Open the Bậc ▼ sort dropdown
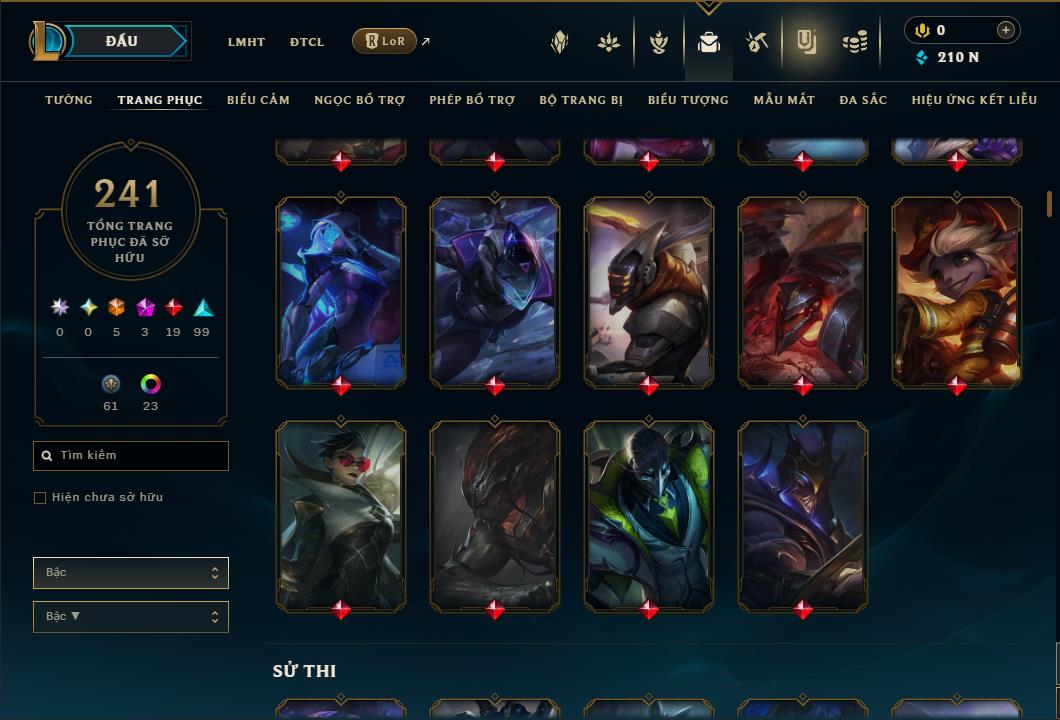 coord(131,617)
